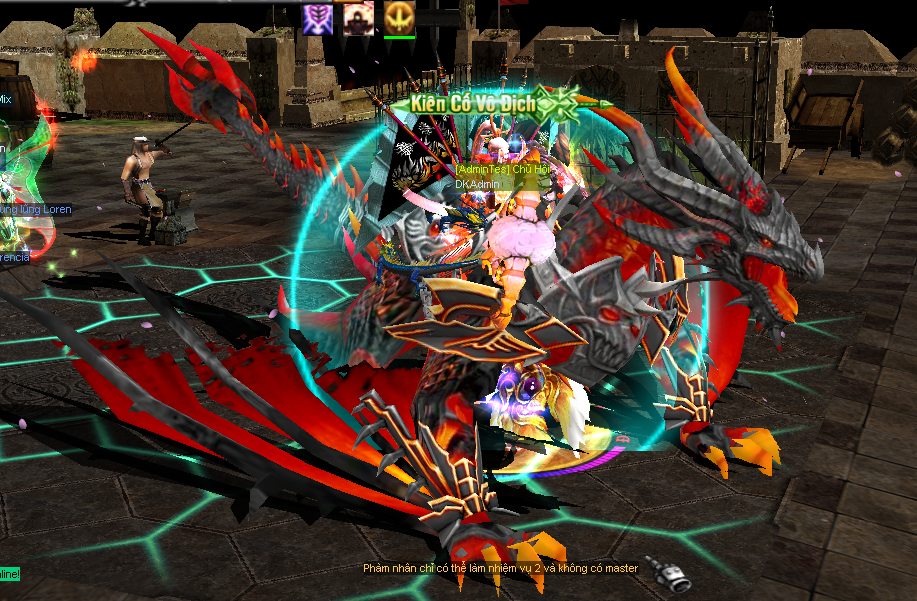Image resolution: width=917 pixels, height=601 pixels.
Task: Select the red hooded figure buff icon
Action: tap(358, 17)
